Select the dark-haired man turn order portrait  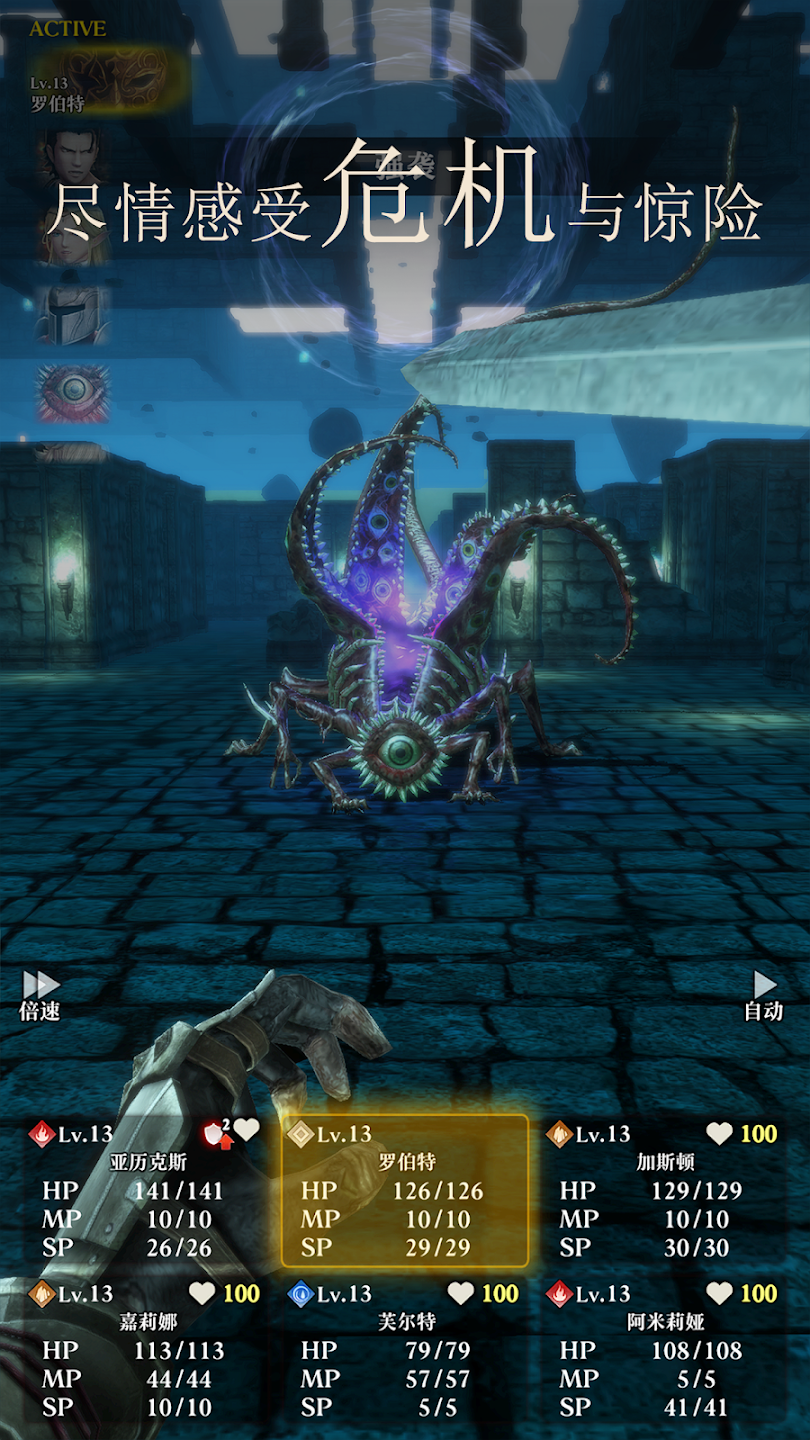click(72, 155)
